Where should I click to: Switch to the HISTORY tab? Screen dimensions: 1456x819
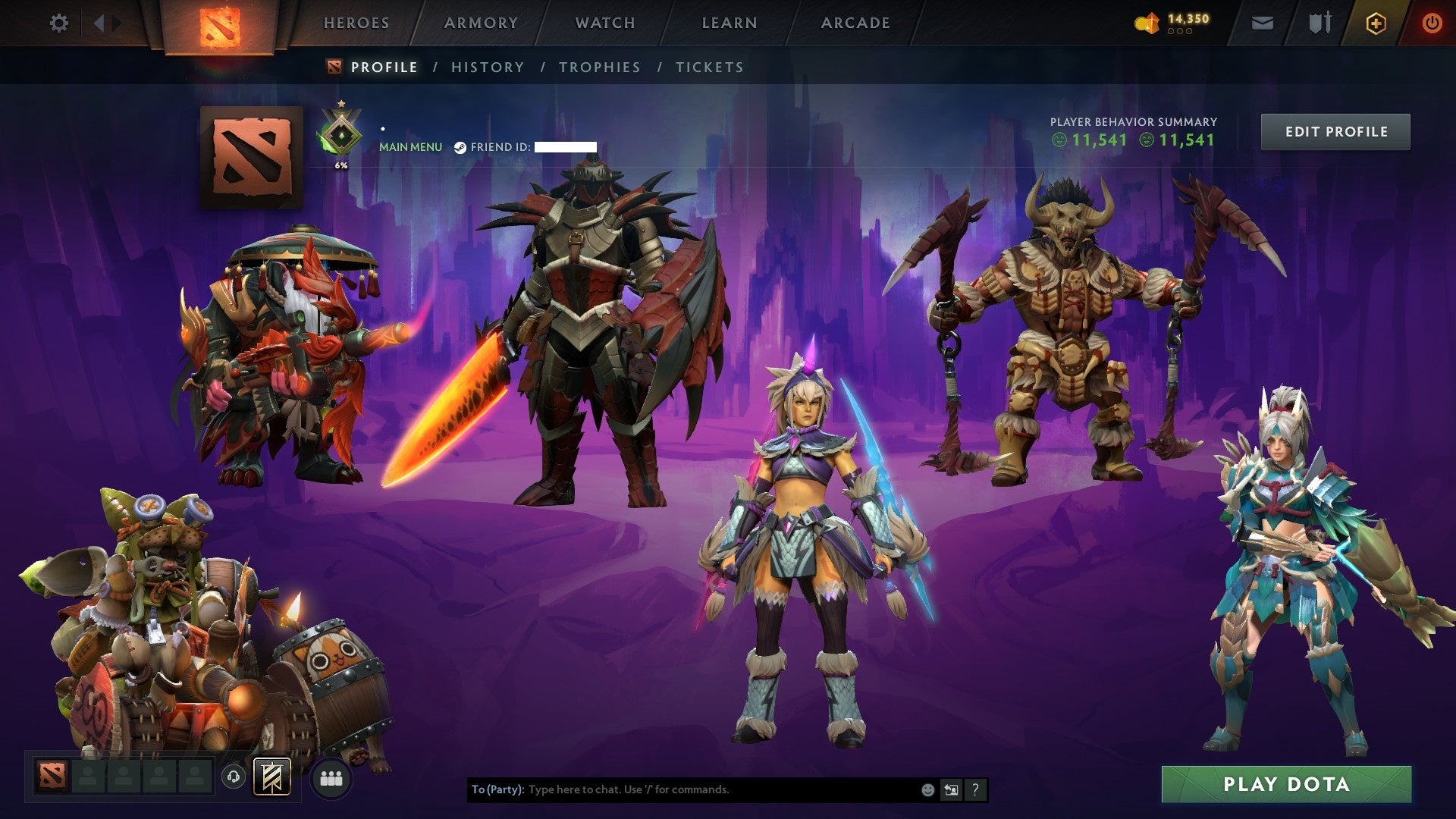487,67
